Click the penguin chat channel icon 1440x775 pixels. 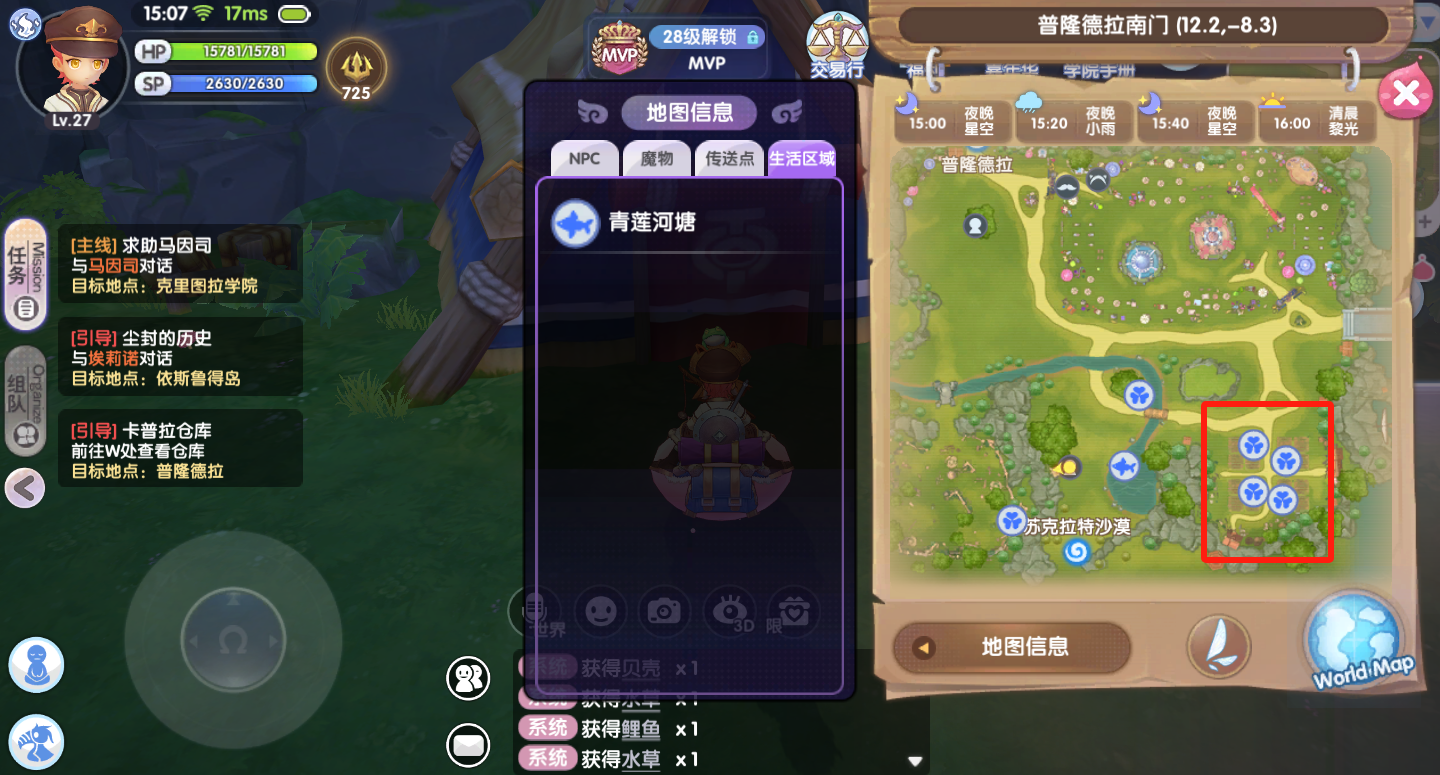467,678
